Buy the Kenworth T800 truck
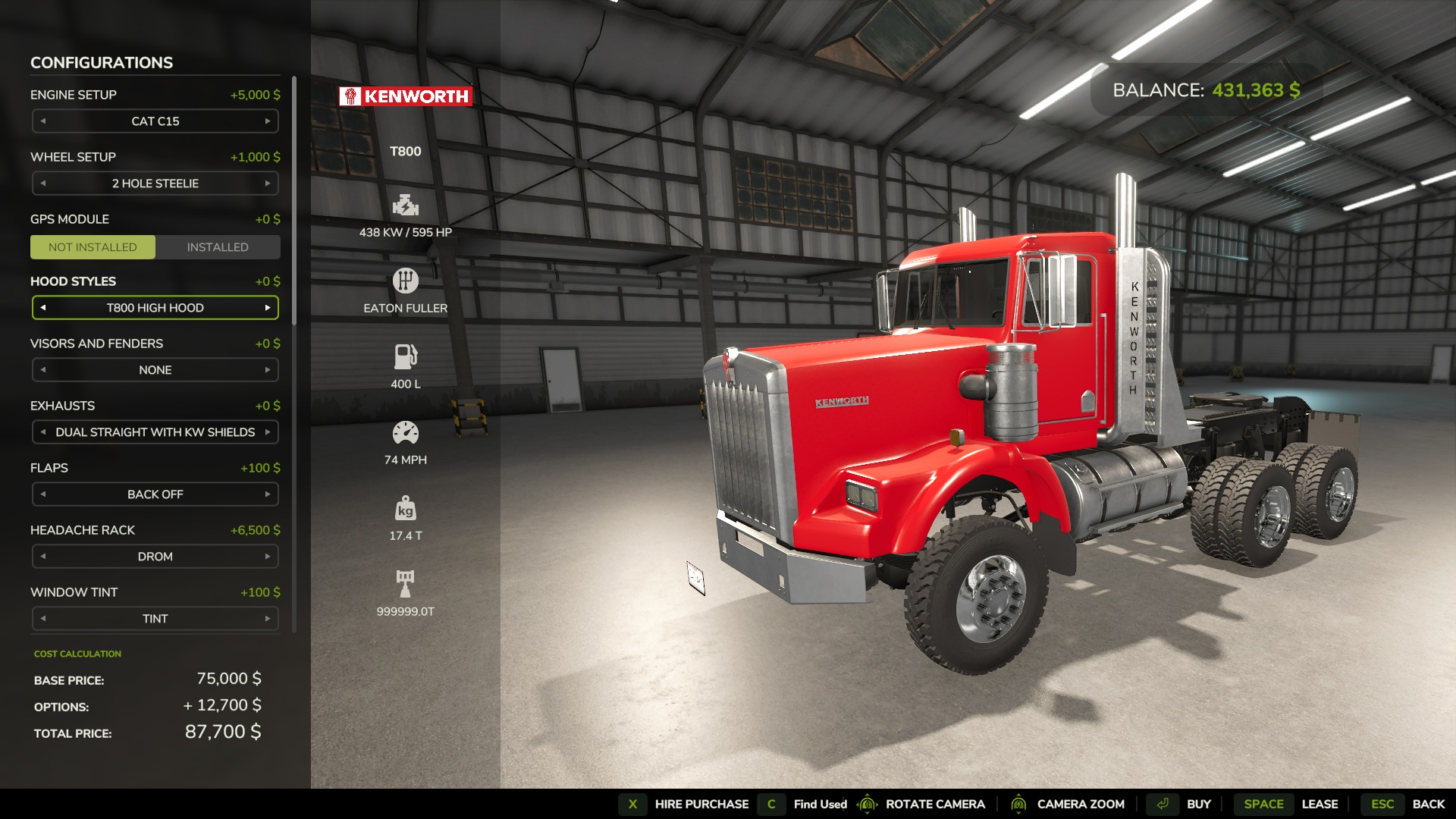The height and width of the screenshot is (819, 1456). [1198, 804]
